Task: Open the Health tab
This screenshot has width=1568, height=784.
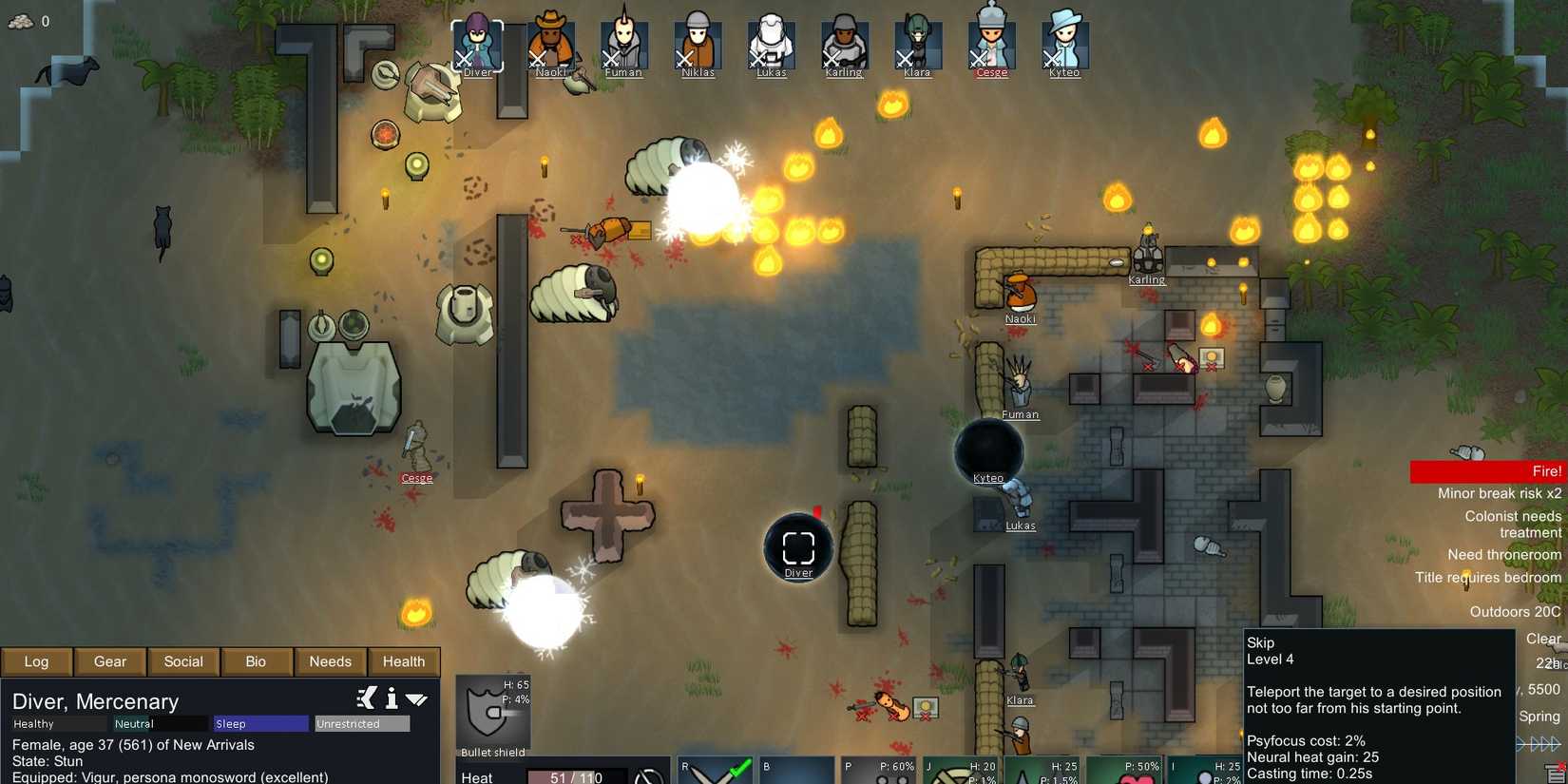Action: tap(403, 661)
